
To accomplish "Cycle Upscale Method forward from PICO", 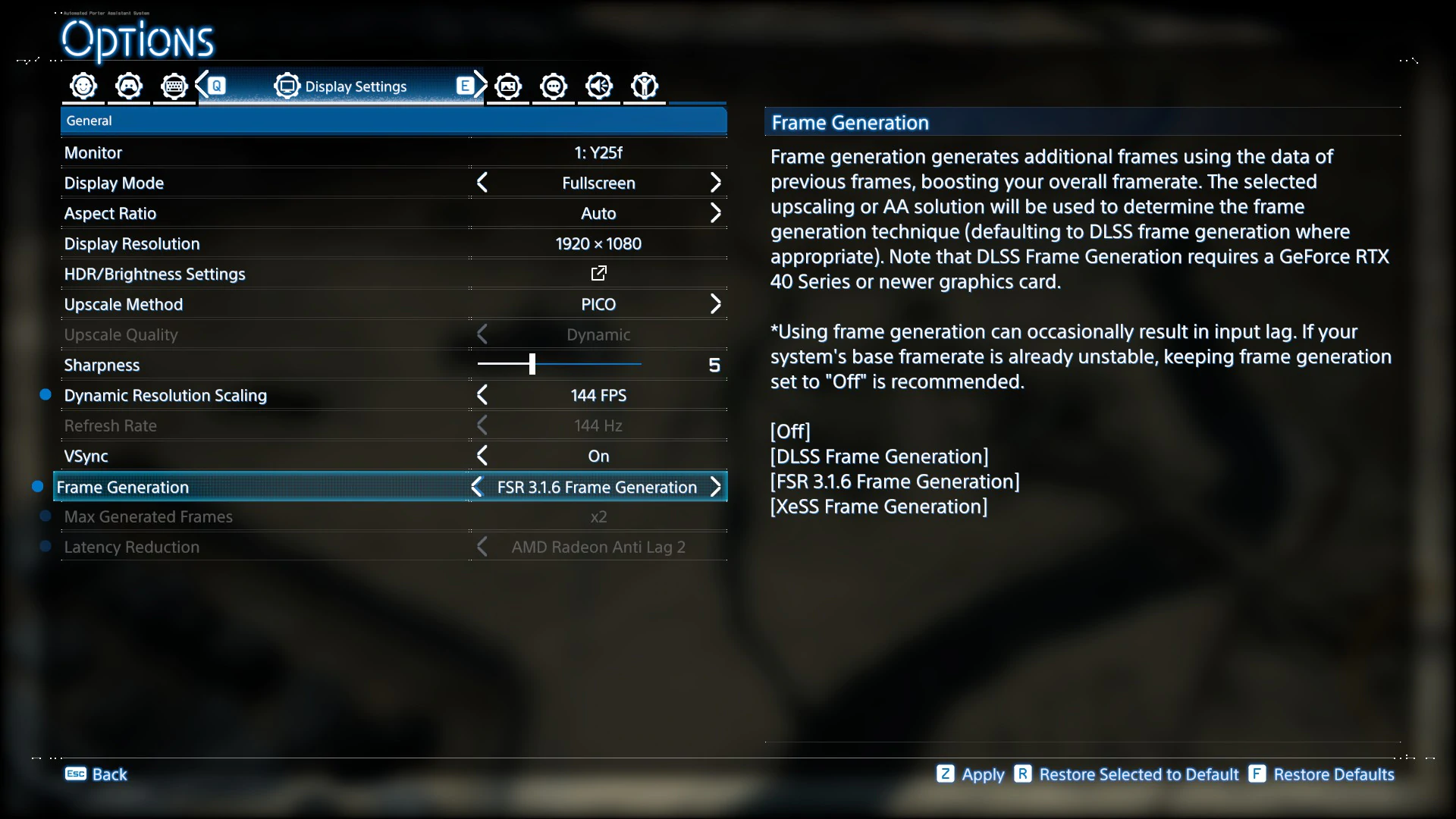I will pos(715,304).
